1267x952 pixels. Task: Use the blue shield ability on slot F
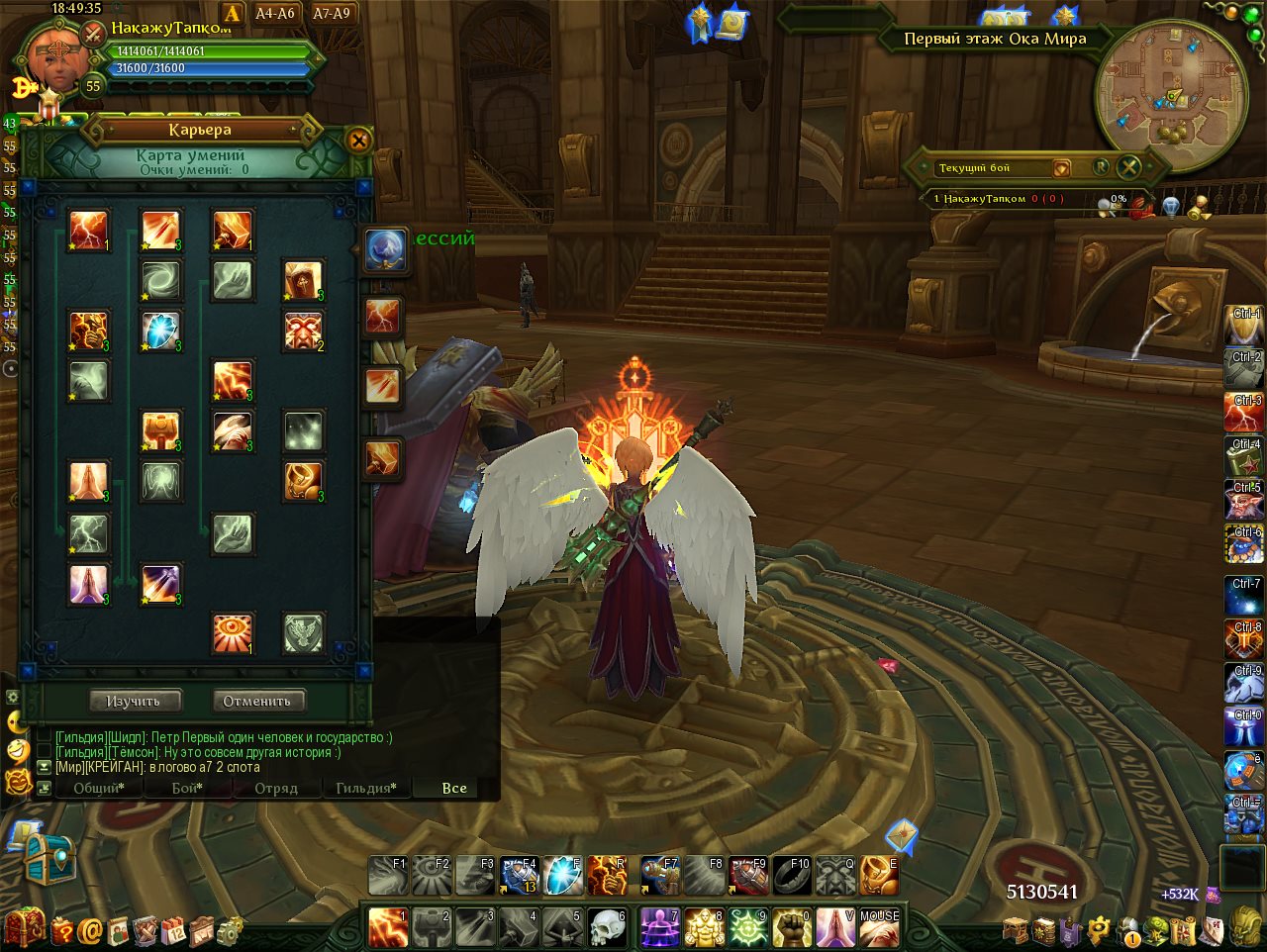click(x=562, y=876)
